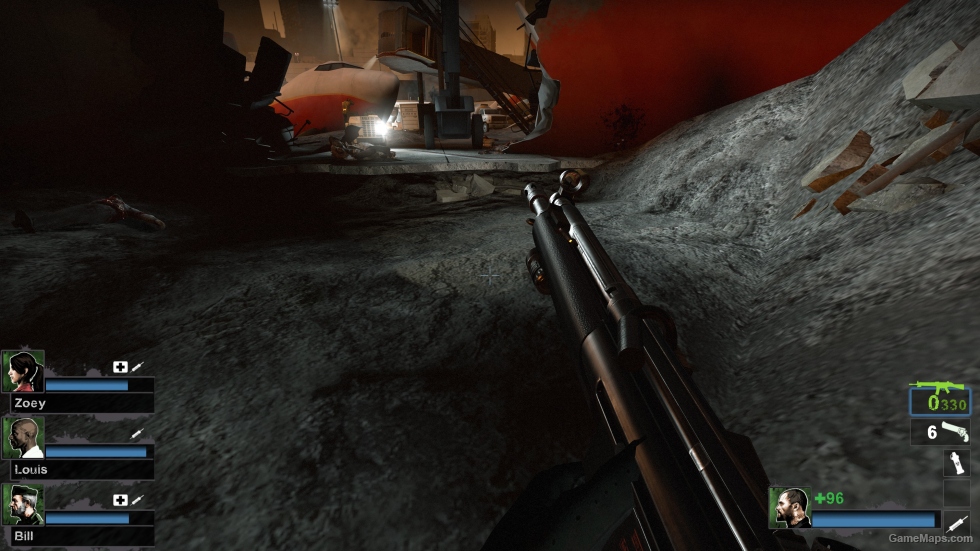Select the pipe bomb grenade slot
The image size is (980, 551).
point(956,462)
